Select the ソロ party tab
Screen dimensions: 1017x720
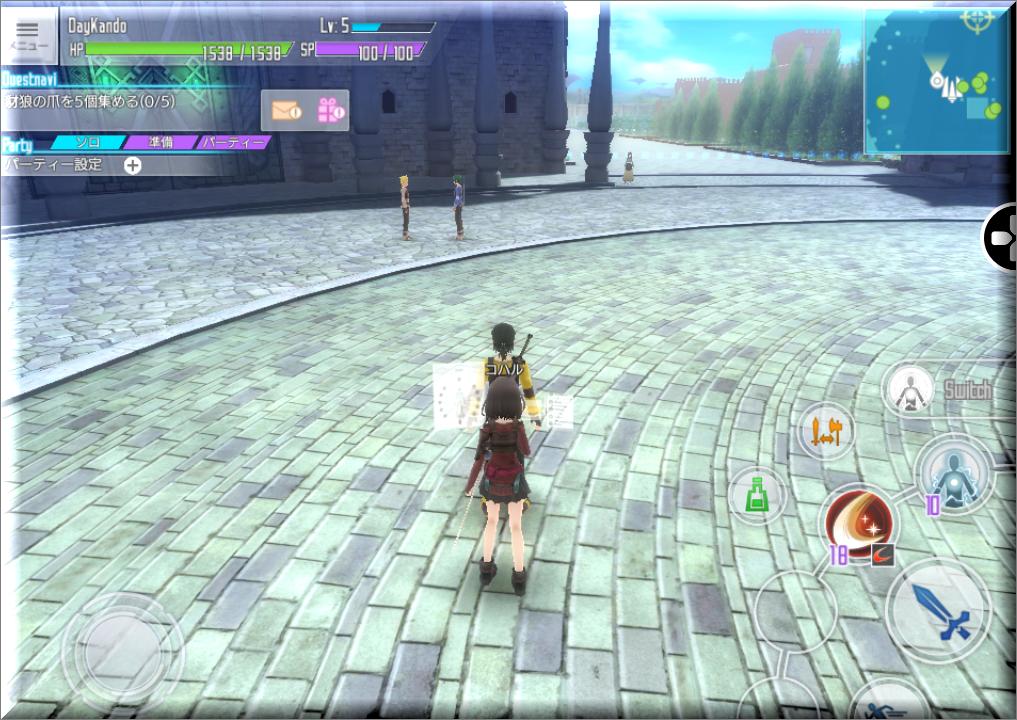(88, 143)
